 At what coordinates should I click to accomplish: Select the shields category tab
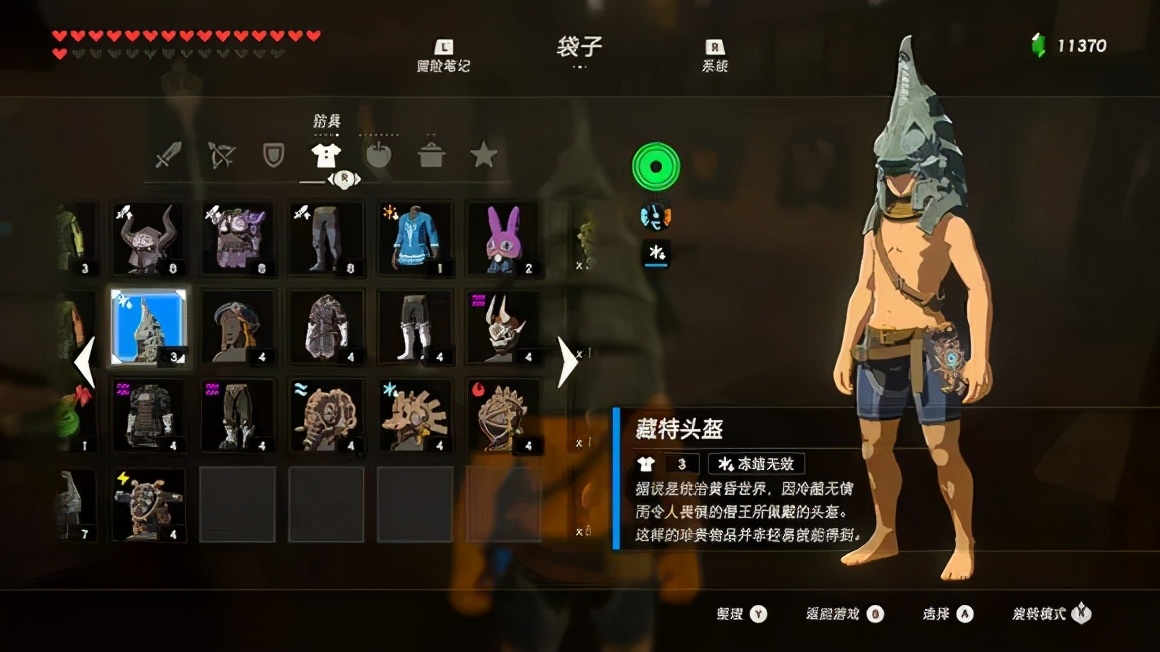tap(273, 155)
